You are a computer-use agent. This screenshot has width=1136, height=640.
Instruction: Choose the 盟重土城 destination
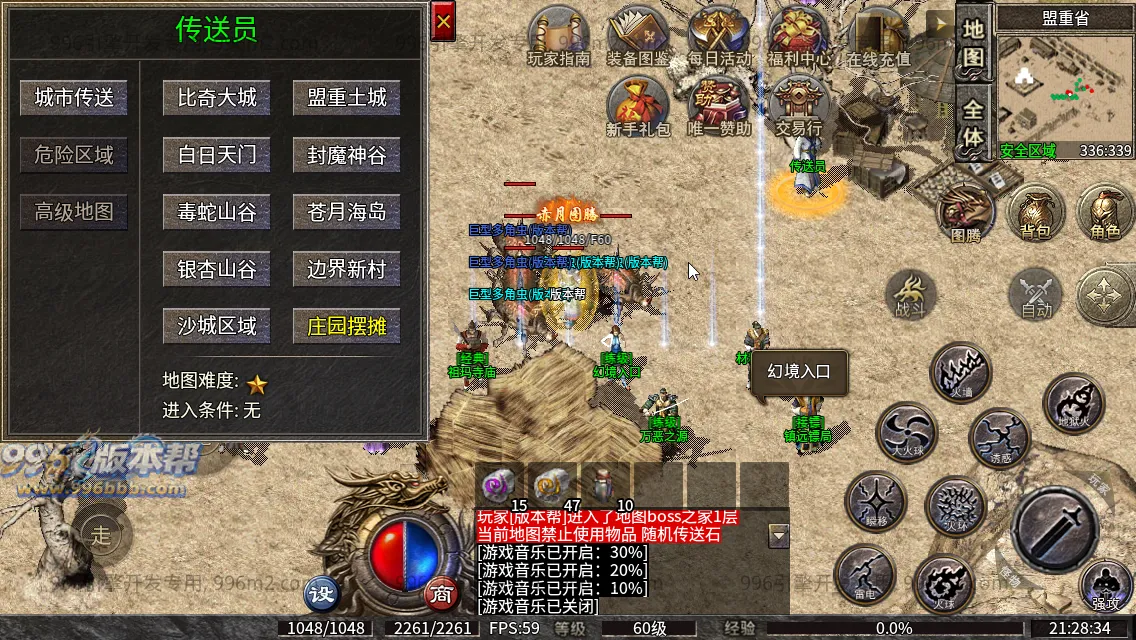346,97
